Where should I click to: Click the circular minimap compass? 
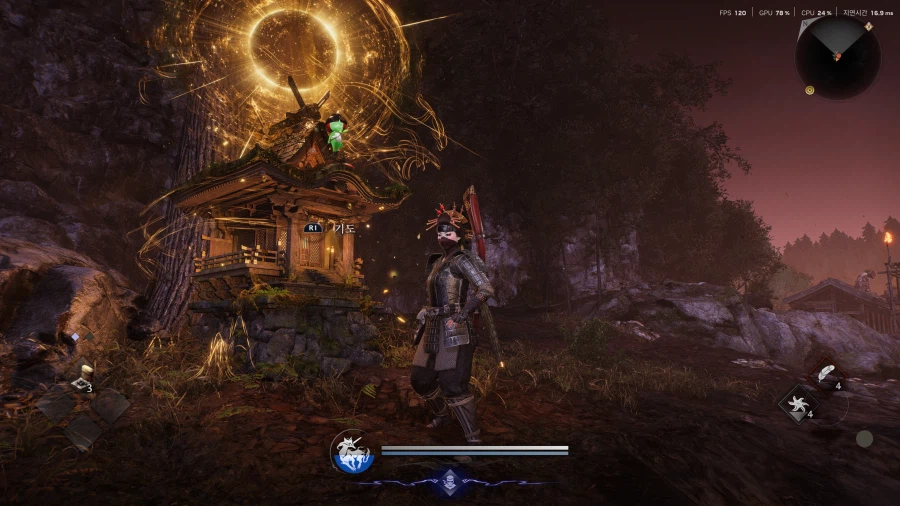click(838, 56)
